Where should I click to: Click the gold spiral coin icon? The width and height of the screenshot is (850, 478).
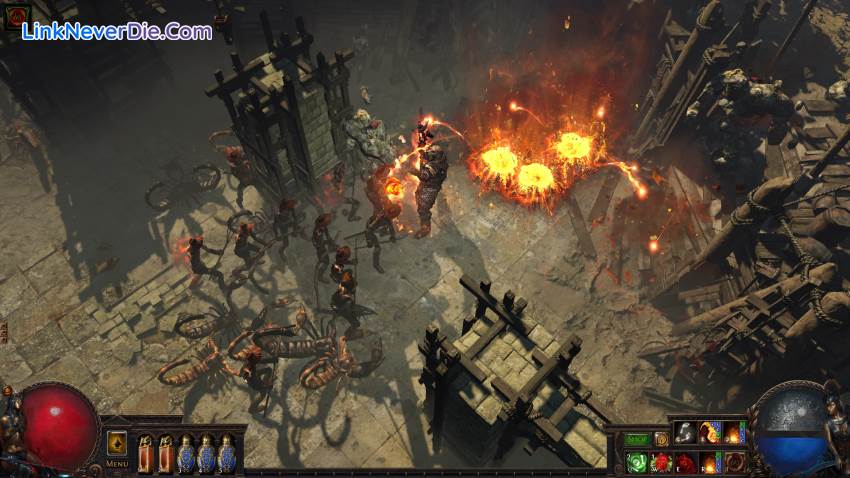660,439
